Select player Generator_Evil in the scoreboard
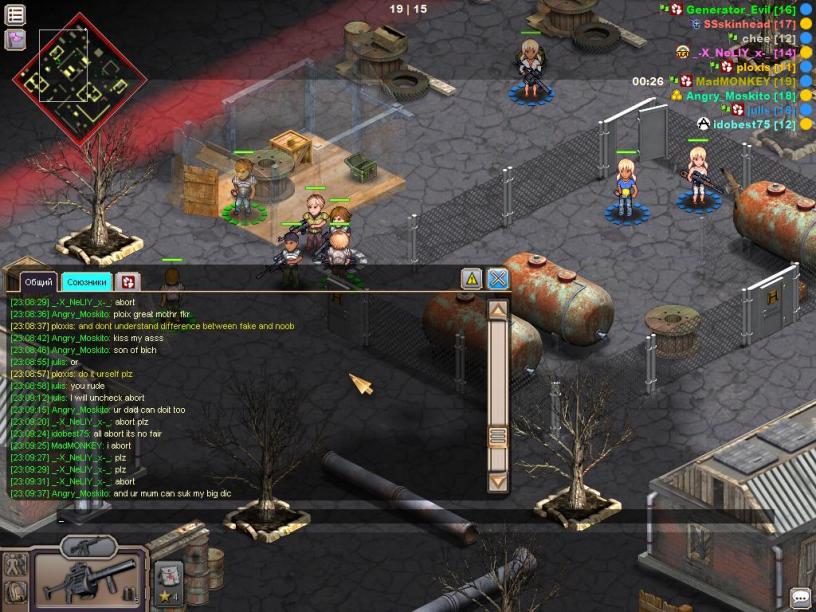Image resolution: width=816 pixels, height=612 pixels. (725, 9)
